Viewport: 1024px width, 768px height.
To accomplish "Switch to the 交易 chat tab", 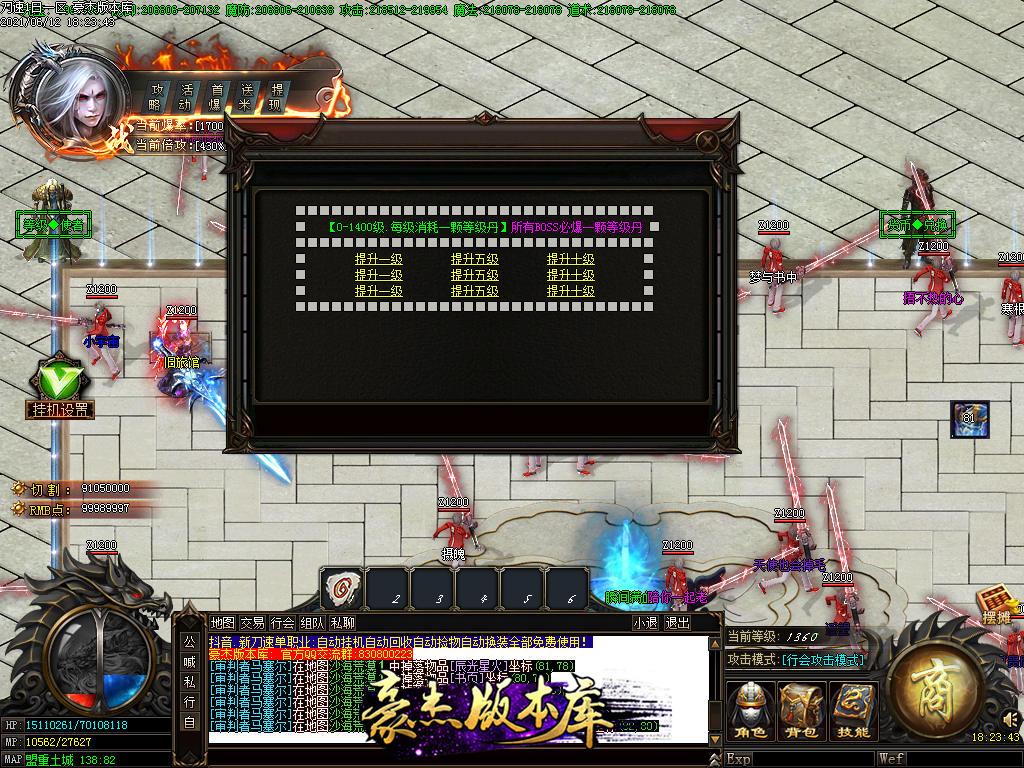I will click(253, 622).
